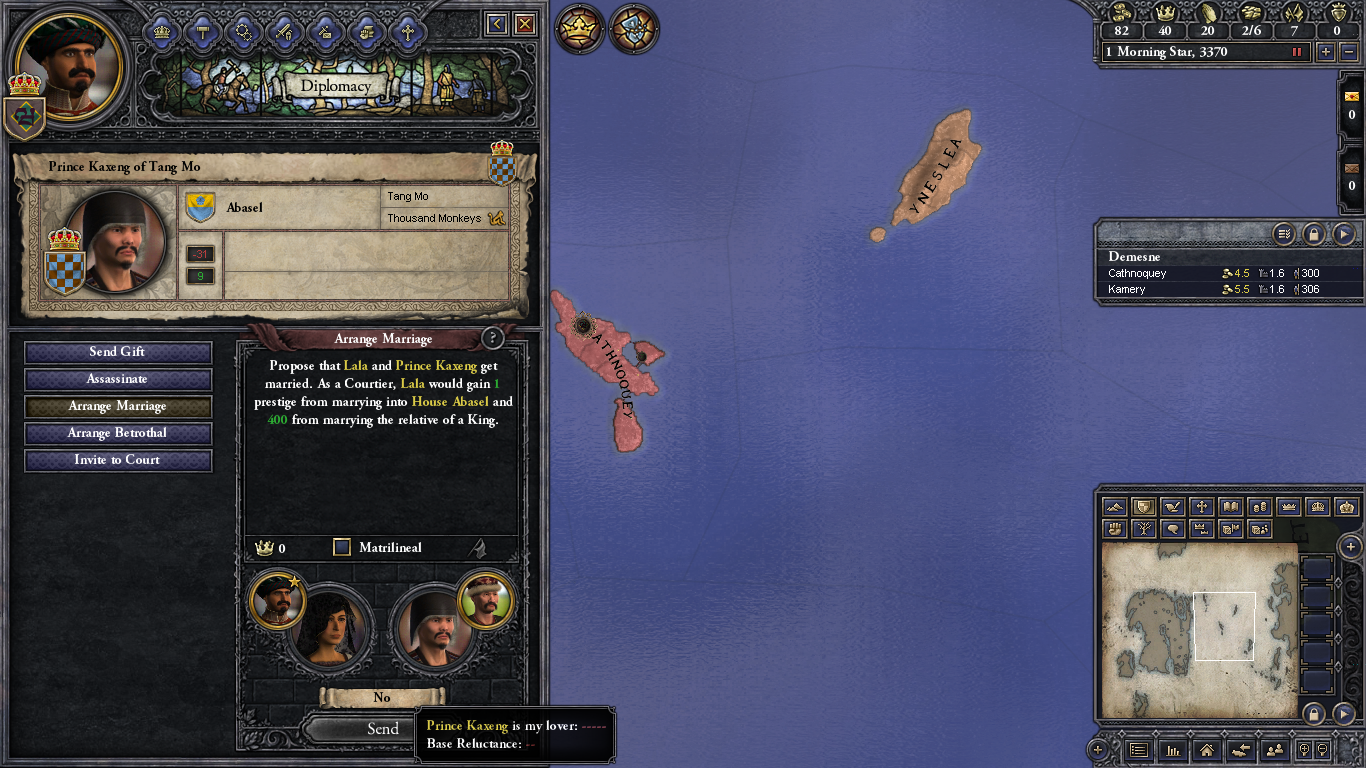This screenshot has height=768, width=1366.
Task: Open outliner view options via list icon
Action: 1284,234
